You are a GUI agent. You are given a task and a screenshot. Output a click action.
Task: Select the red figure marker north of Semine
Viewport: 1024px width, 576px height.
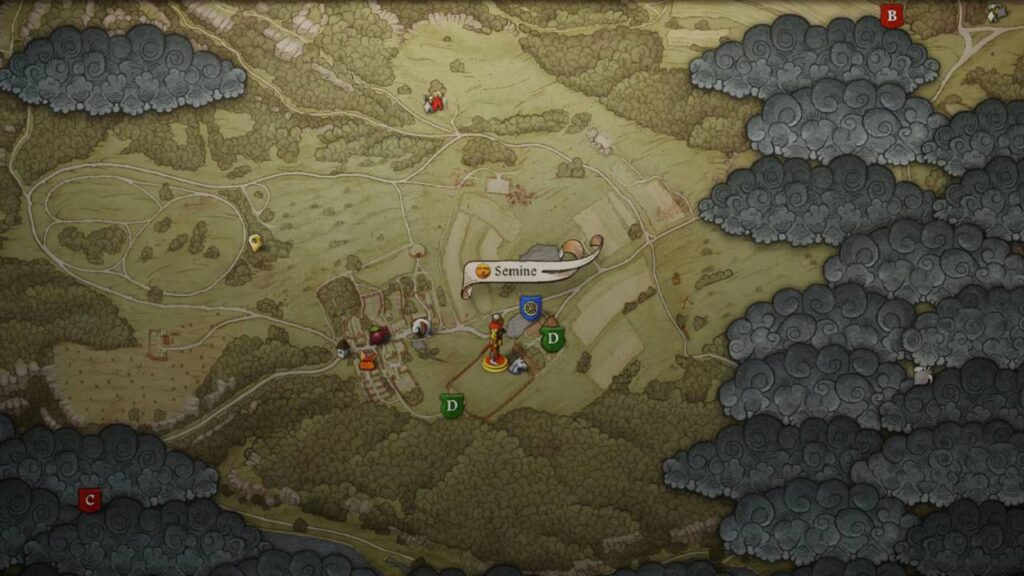[434, 102]
